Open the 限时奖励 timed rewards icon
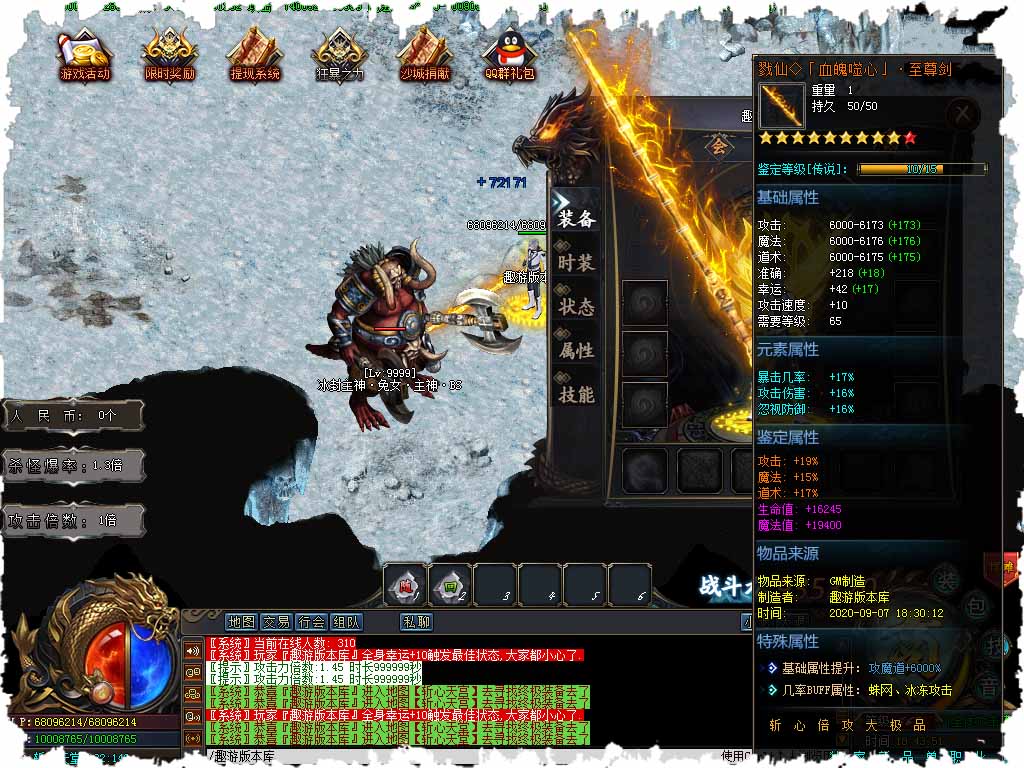The image size is (1024, 768). click(170, 53)
